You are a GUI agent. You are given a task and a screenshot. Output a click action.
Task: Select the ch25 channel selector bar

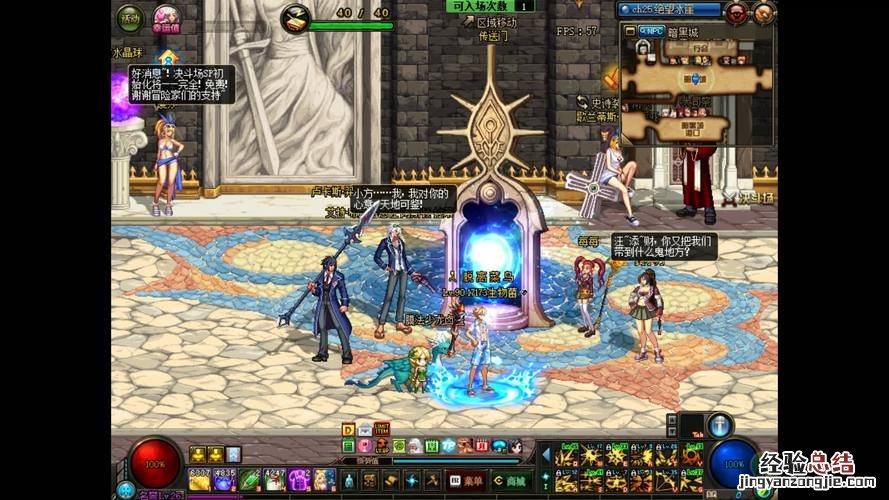coord(668,9)
